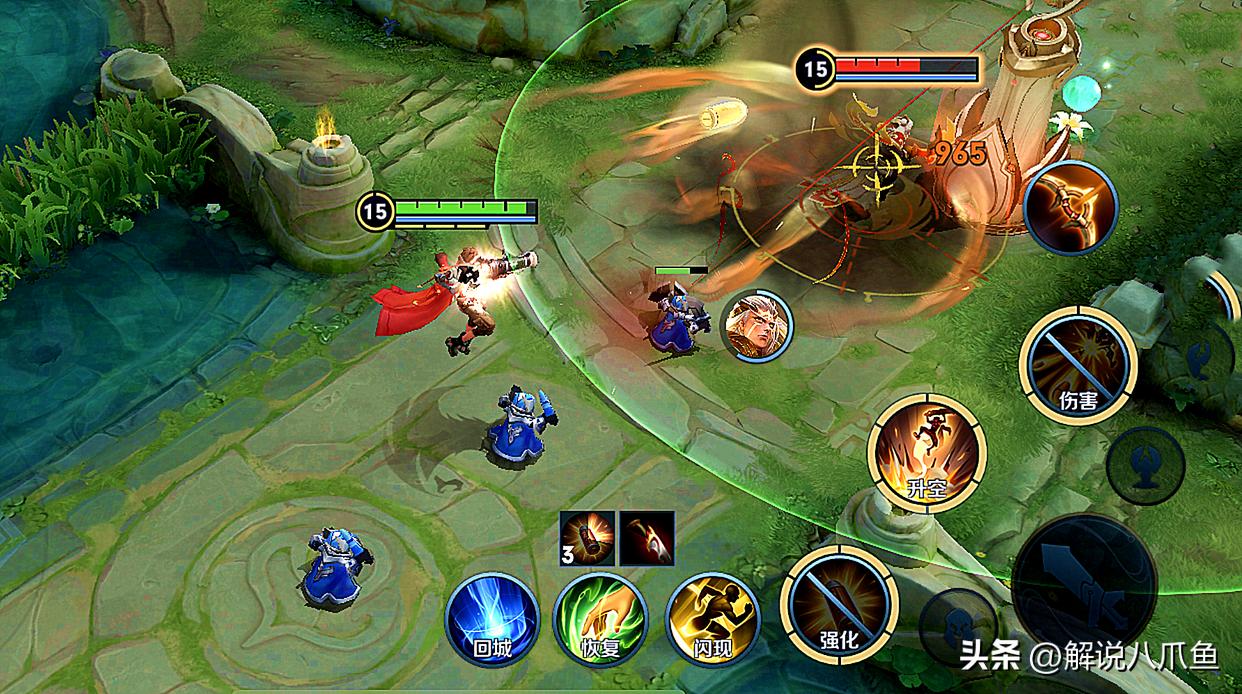Tap the attack-minion last-hit button
This screenshot has width=1242, height=694.
tap(958, 620)
